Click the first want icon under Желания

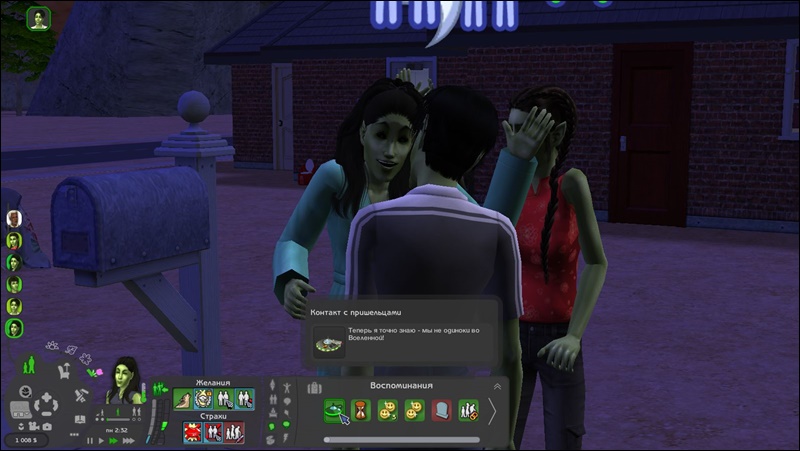pyautogui.click(x=183, y=400)
